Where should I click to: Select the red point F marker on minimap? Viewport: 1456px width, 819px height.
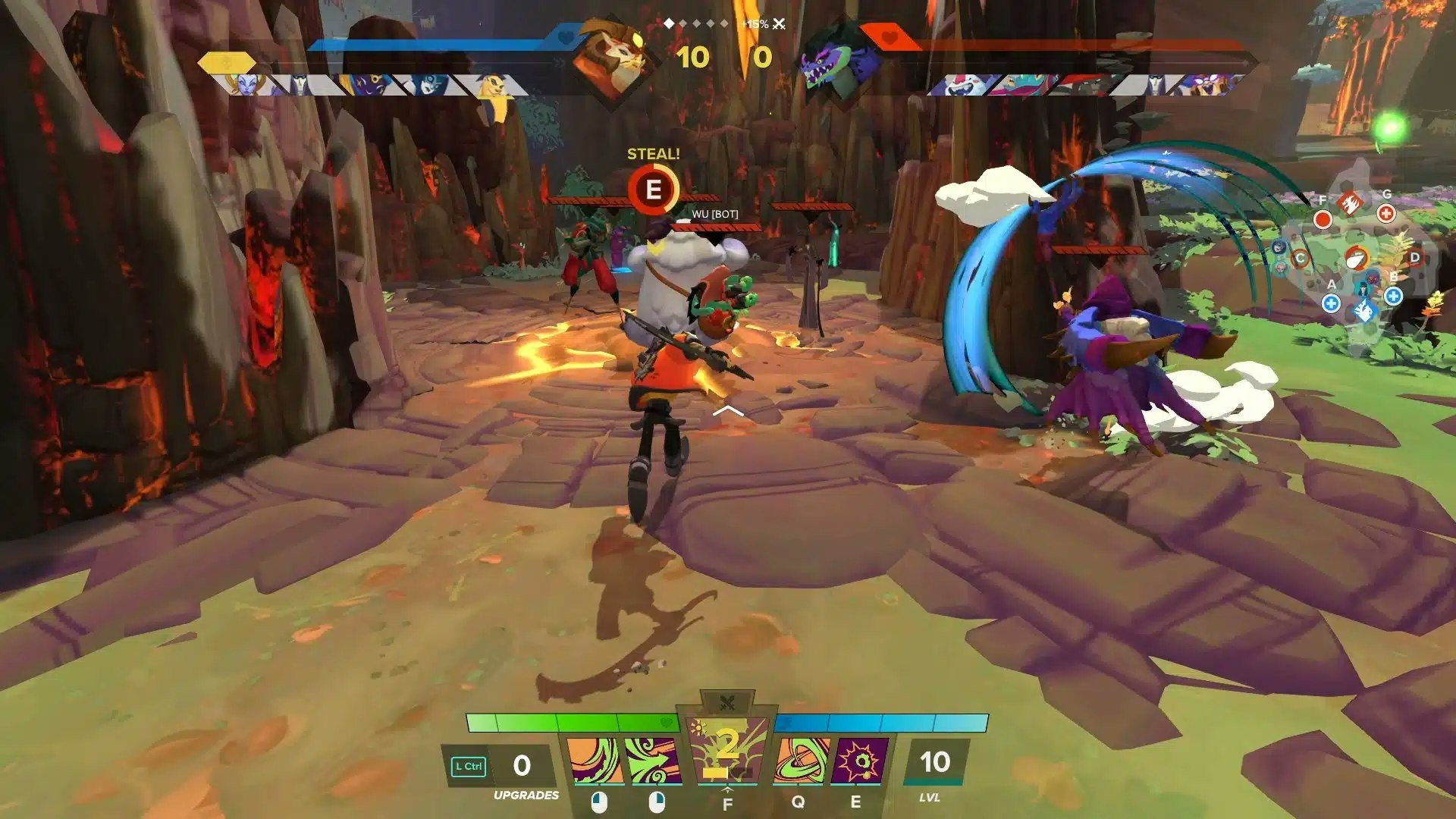pos(1323,219)
